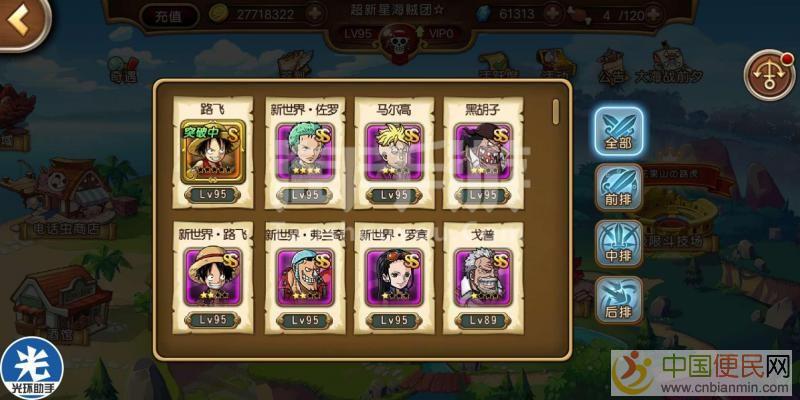The width and height of the screenshot is (800, 400).
Task: Go back with the arrow button
Action: click(x=20, y=19)
